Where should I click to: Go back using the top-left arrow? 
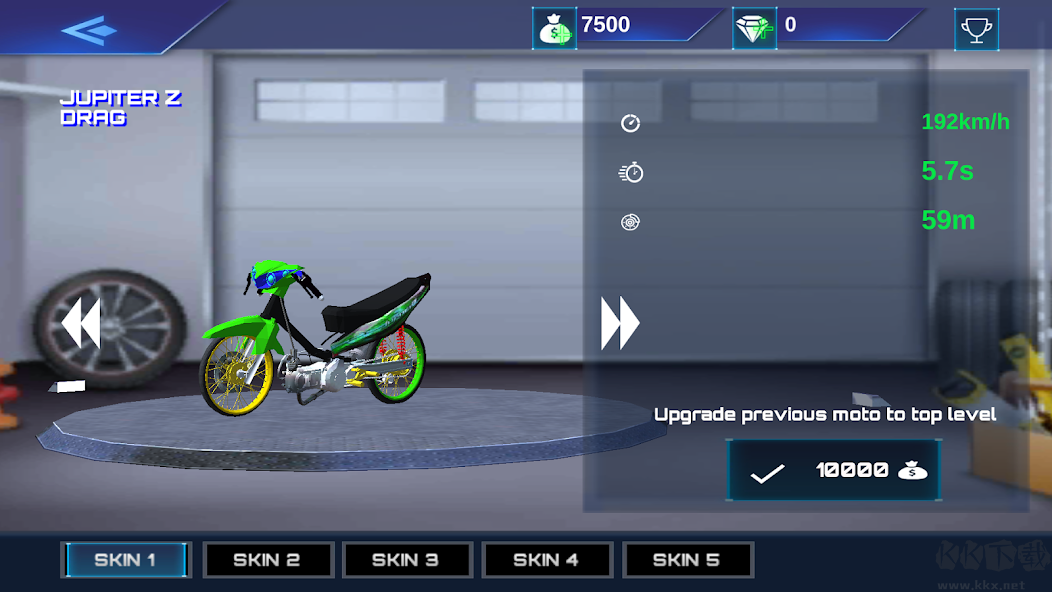[x=89, y=29]
